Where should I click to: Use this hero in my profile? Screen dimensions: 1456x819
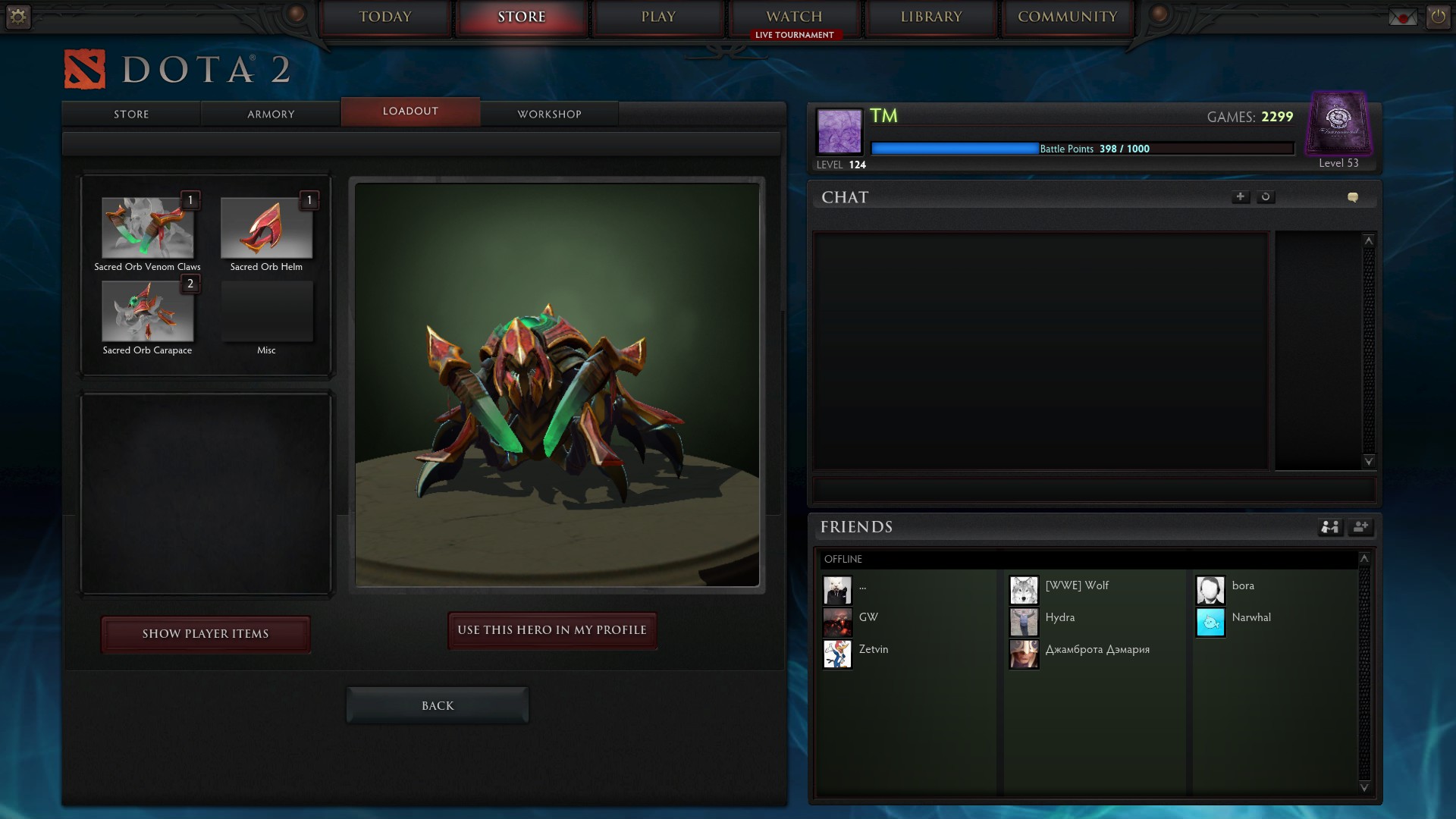tap(552, 630)
